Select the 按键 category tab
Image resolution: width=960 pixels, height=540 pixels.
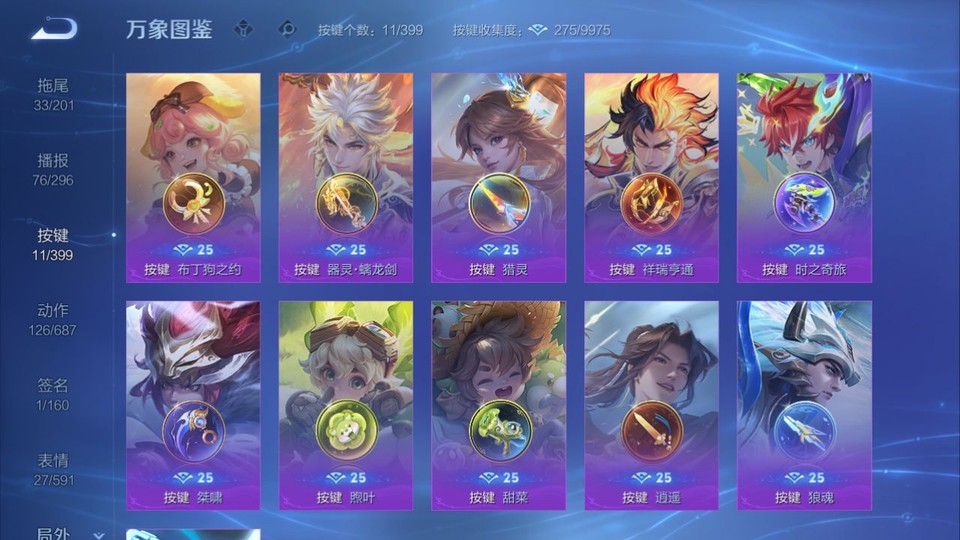(53, 244)
